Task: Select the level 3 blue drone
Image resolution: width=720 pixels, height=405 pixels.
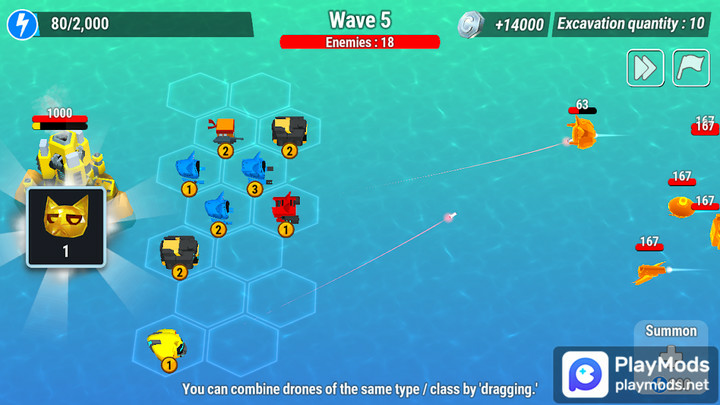Action: (x=255, y=168)
